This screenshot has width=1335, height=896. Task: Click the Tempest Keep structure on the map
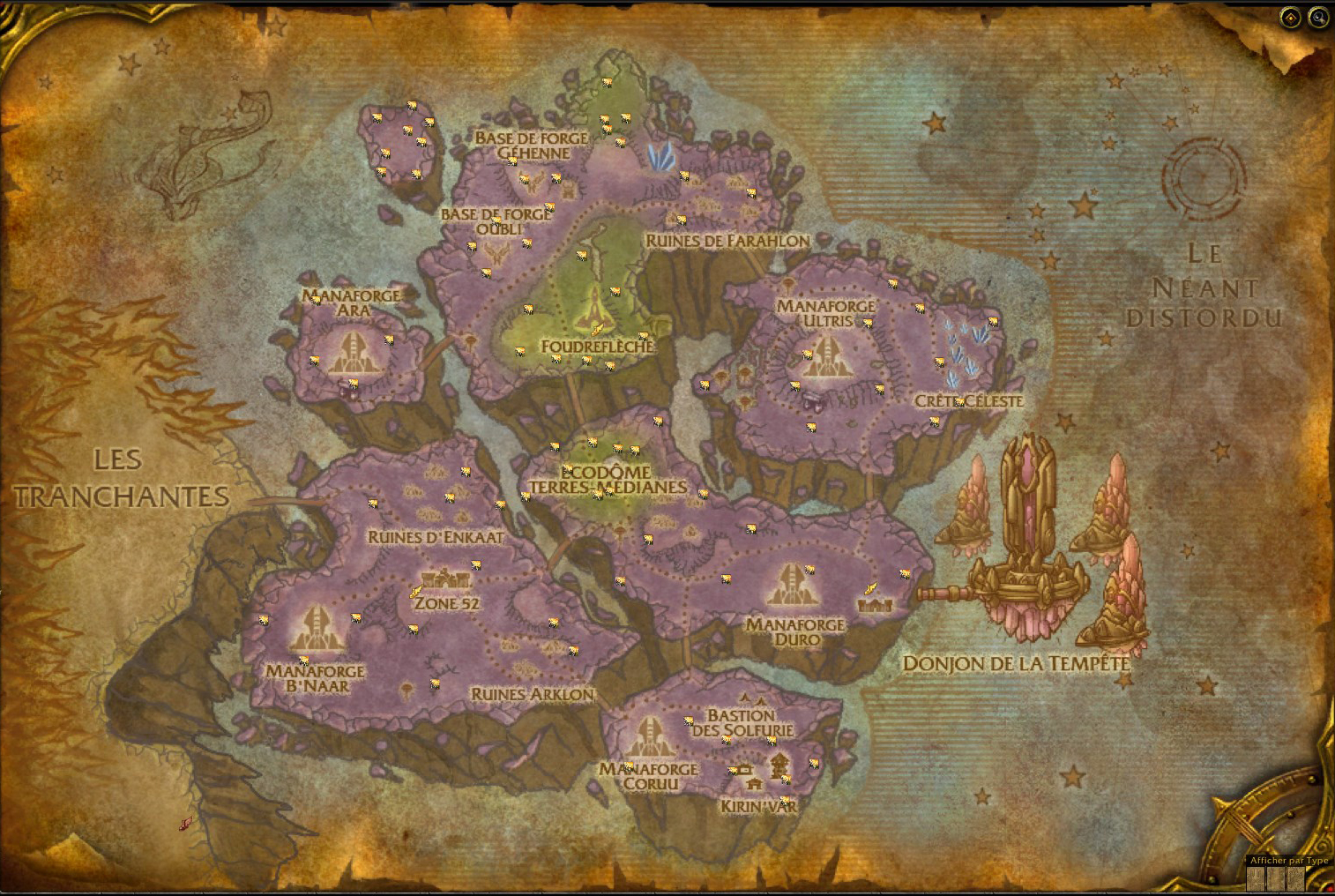[x=1029, y=511]
